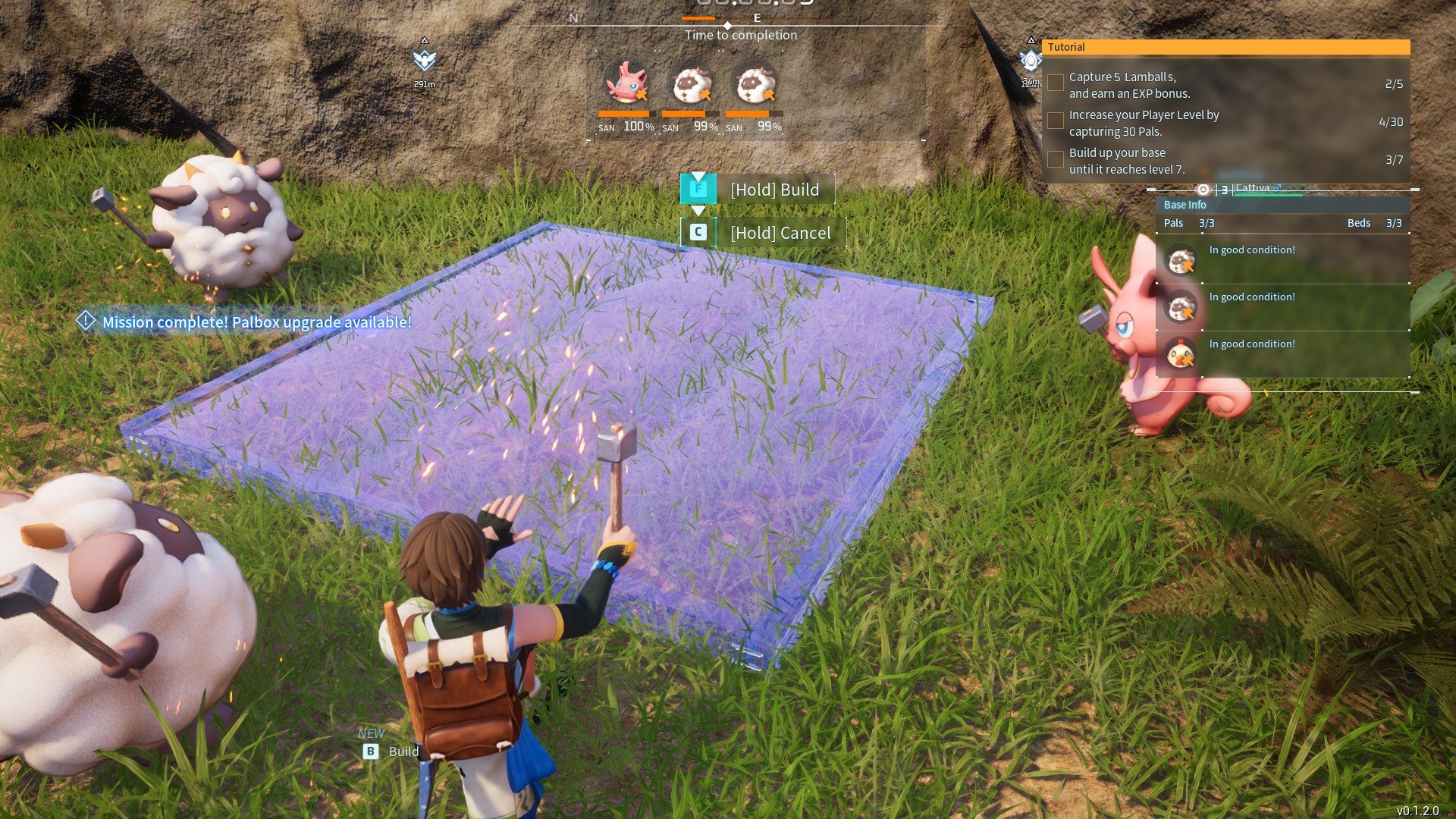The image size is (1456, 819).
Task: Tick the Increase Player Level objective checkbox
Action: coord(1055,121)
